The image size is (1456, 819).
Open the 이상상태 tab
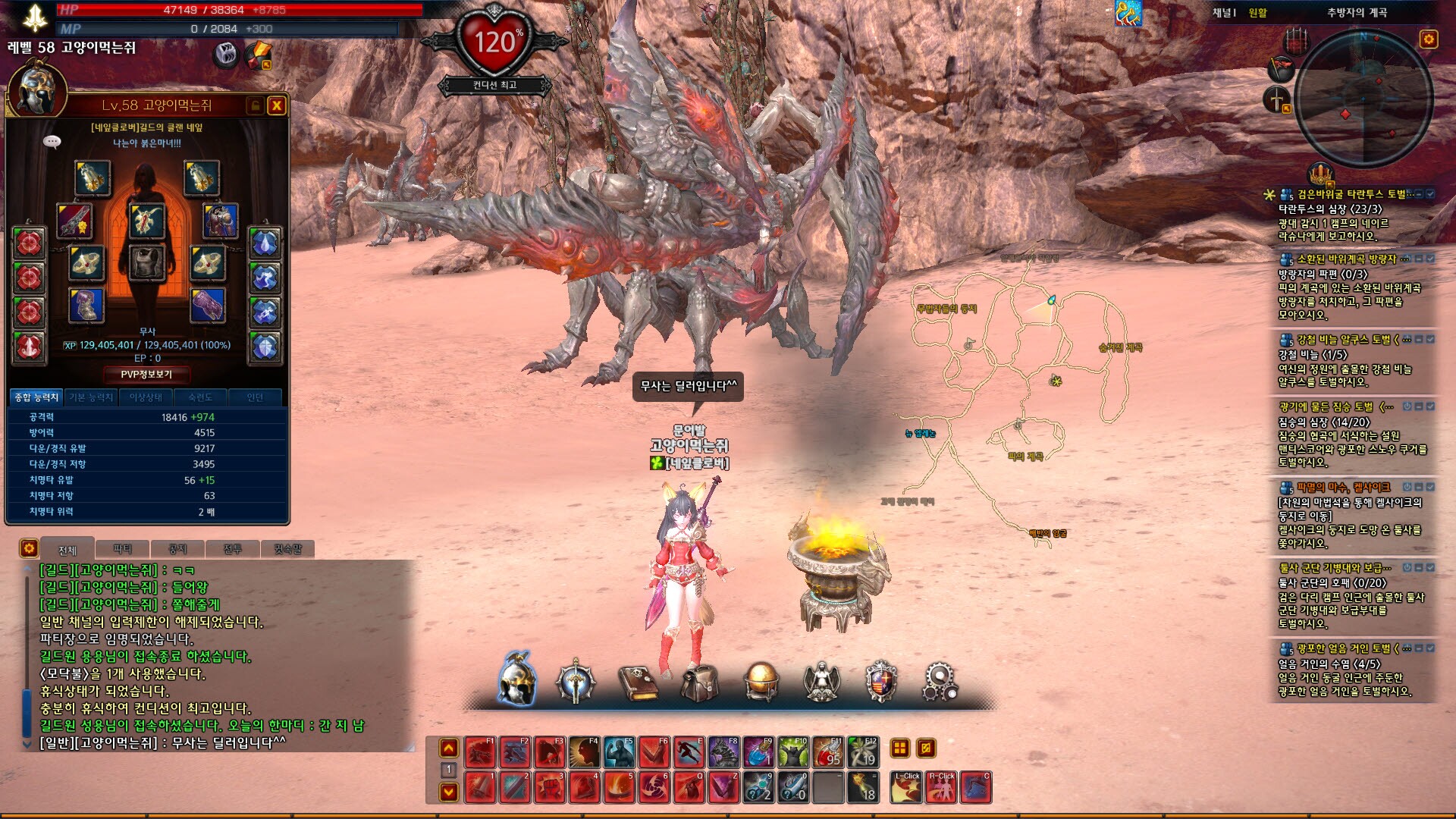tap(146, 397)
